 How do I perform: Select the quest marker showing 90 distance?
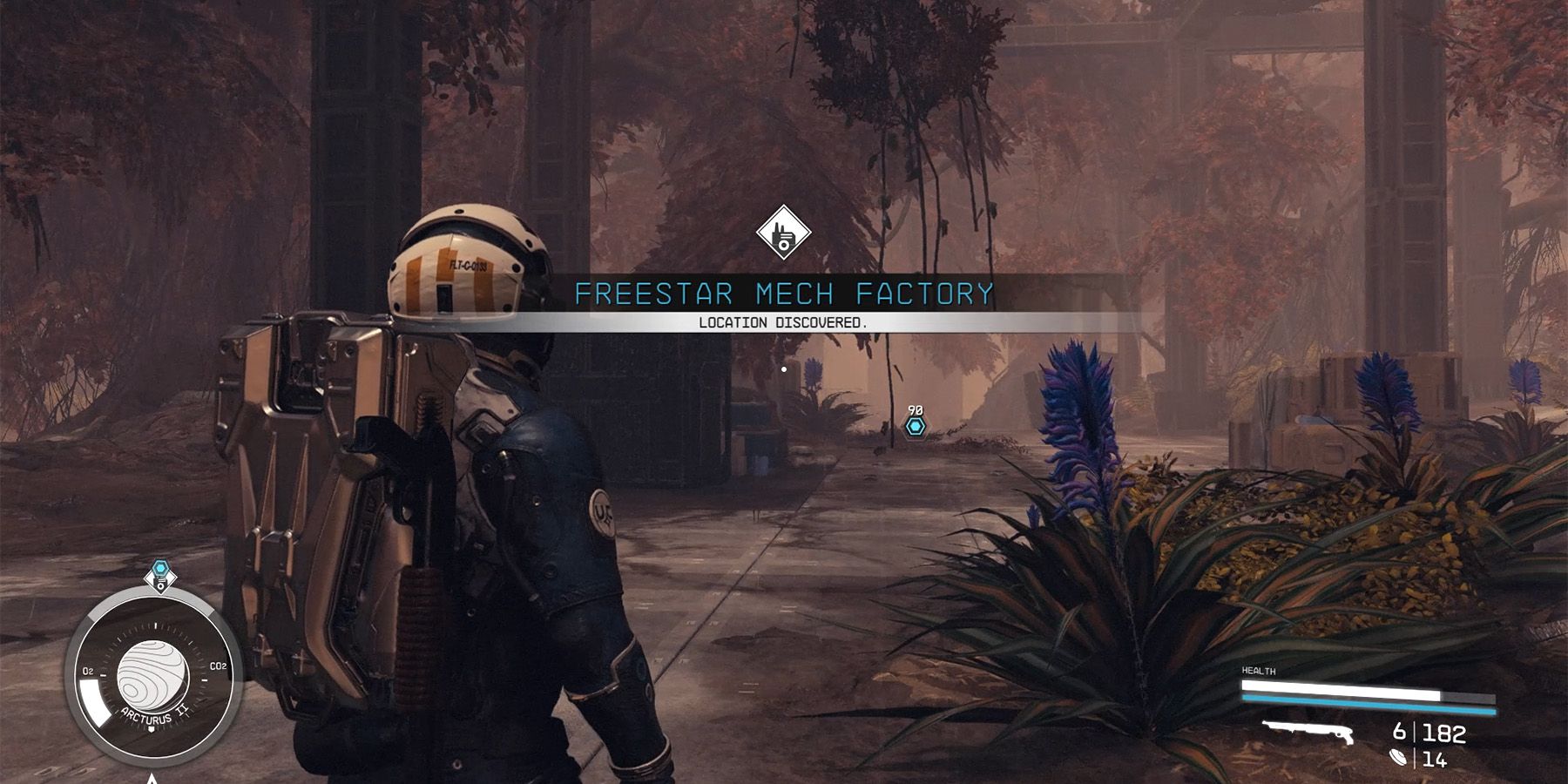coord(915,427)
